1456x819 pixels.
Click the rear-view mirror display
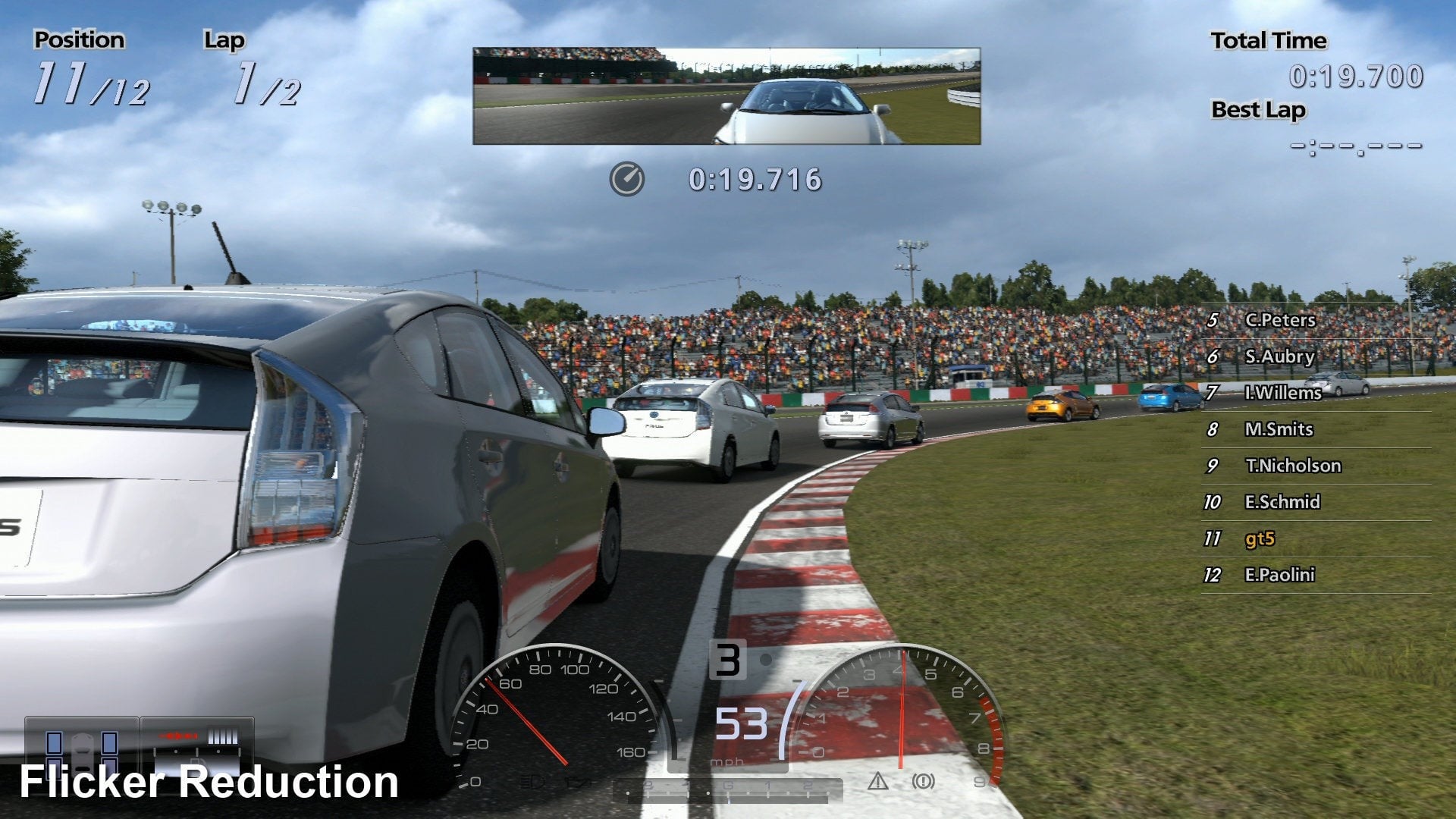point(726,96)
